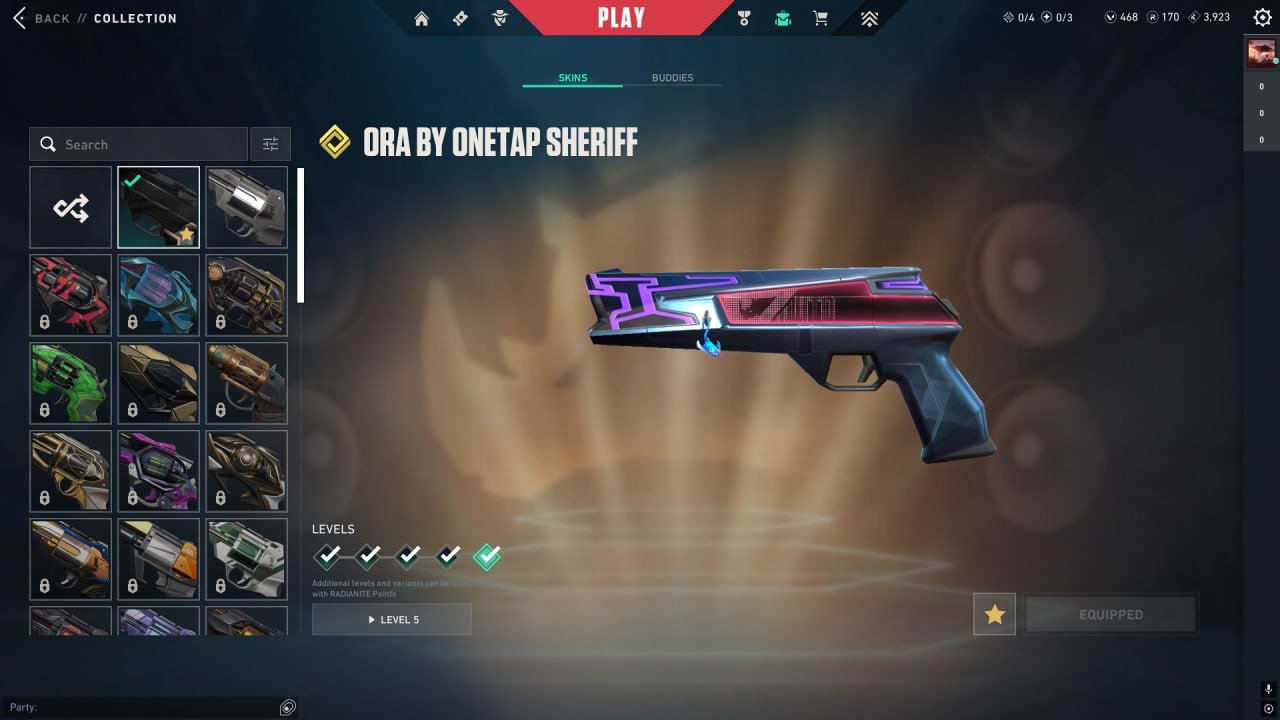This screenshot has width=1280, height=720.
Task: Open the home screen icon
Action: click(421, 18)
